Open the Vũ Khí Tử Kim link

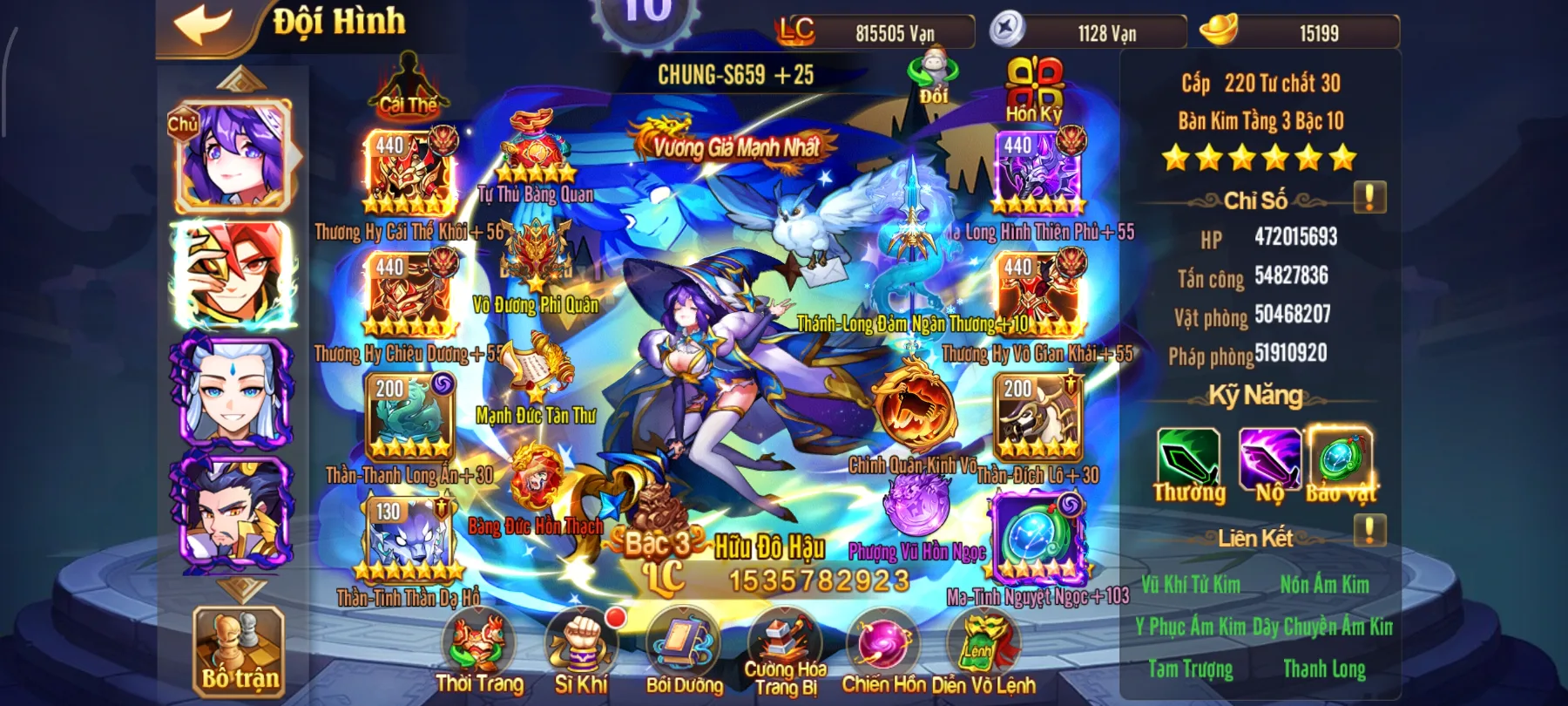click(1193, 586)
